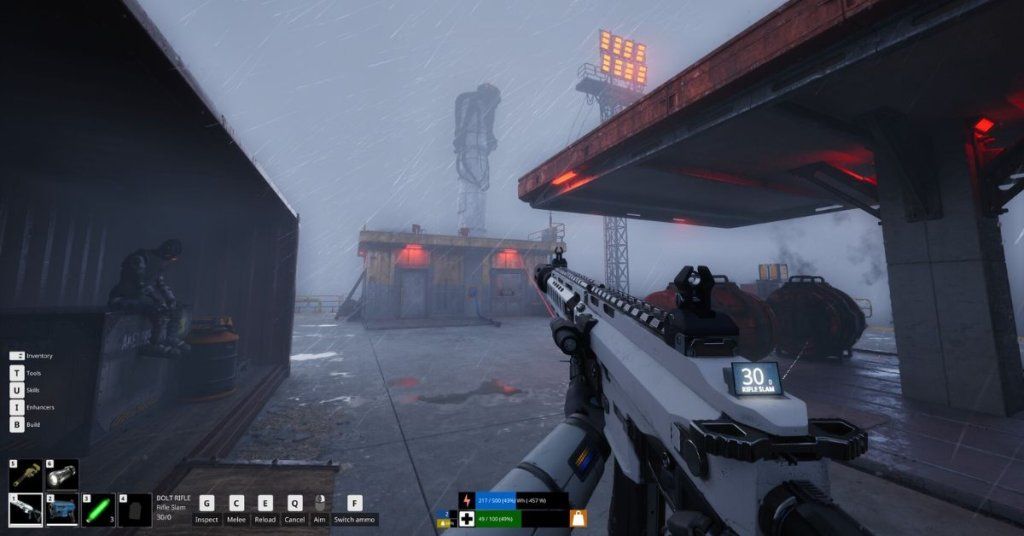Screen dimensions: 1024x536
Task: Click the orange carry weight icon
Action: pos(578,518)
